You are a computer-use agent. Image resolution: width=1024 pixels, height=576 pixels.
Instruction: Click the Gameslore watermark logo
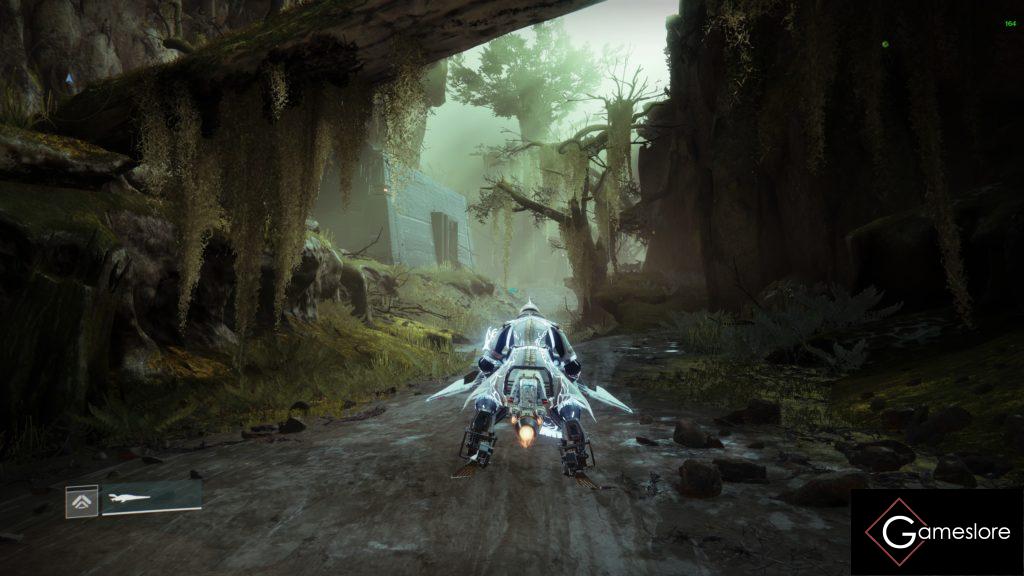click(936, 532)
